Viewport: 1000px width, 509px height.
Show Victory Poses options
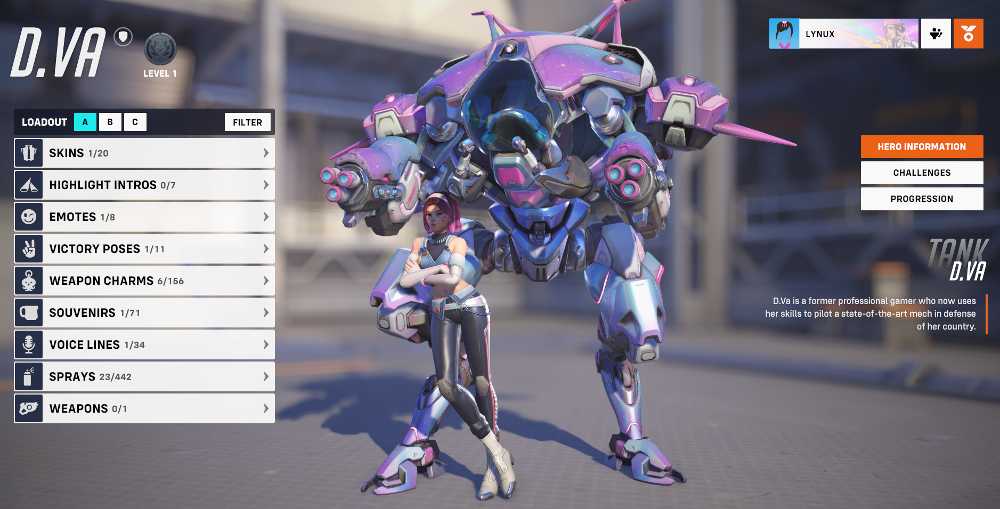coord(144,249)
